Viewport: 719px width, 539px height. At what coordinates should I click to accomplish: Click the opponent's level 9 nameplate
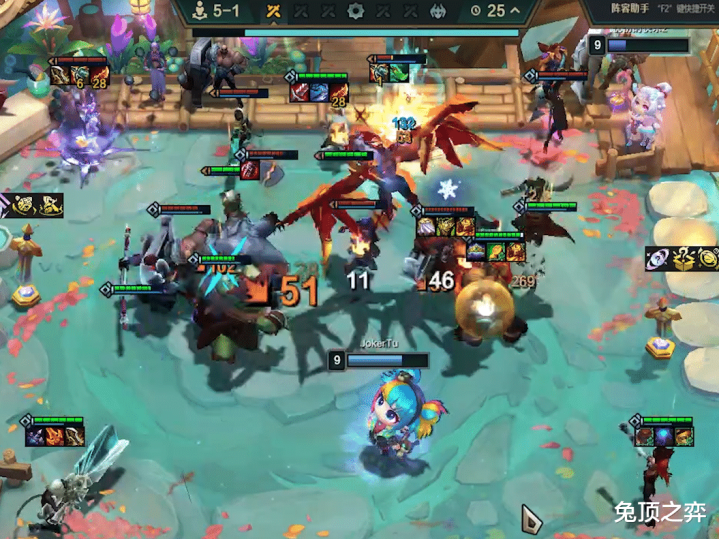(x=639, y=45)
